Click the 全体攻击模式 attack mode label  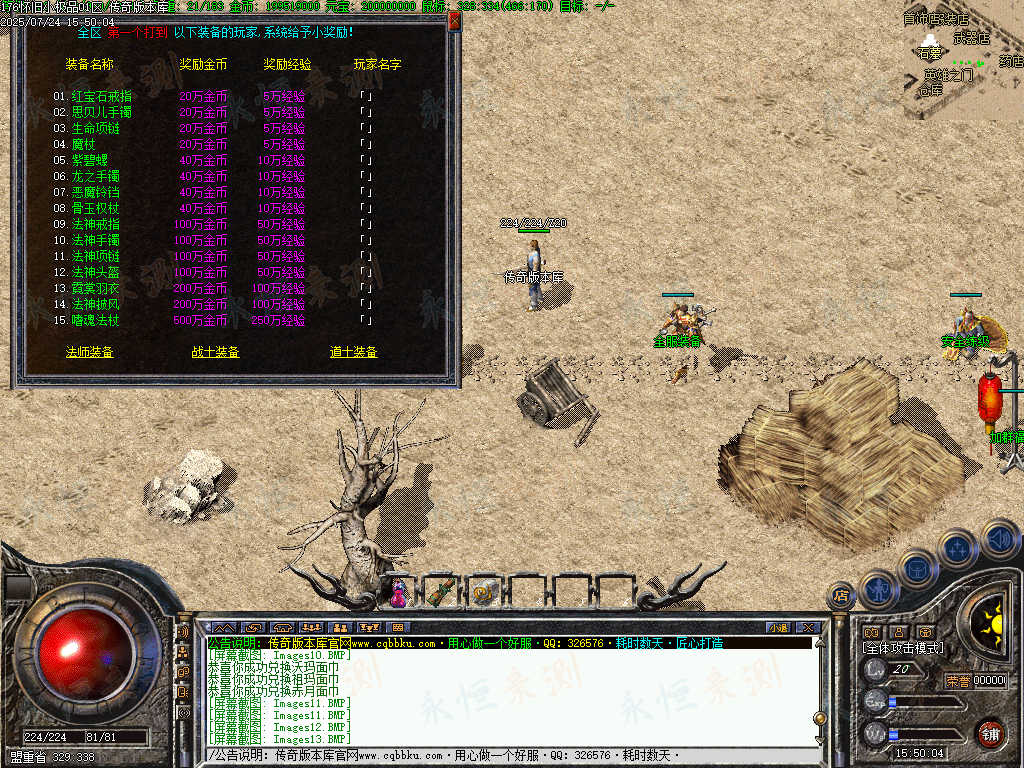pos(903,648)
